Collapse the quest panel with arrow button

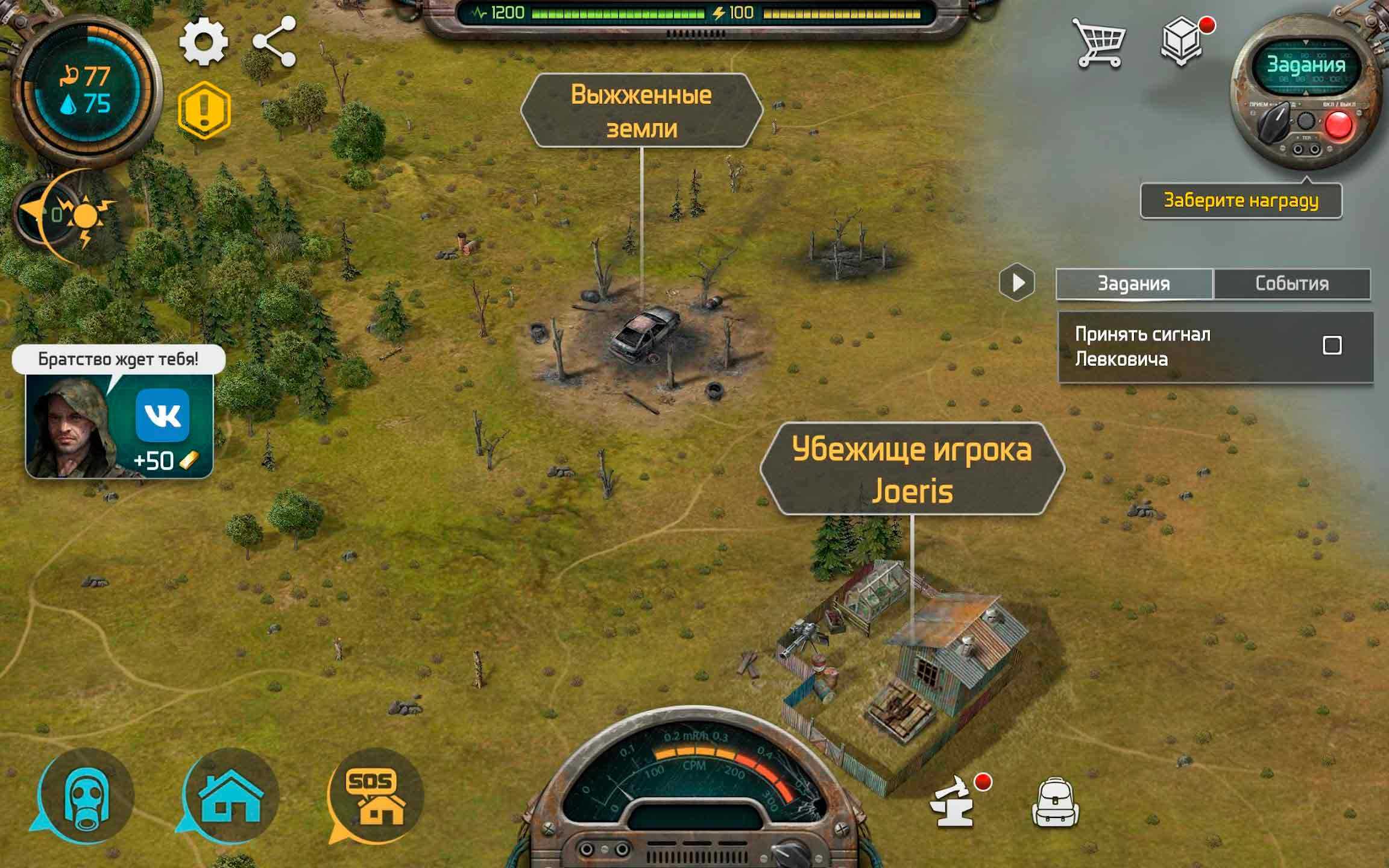point(1017,282)
